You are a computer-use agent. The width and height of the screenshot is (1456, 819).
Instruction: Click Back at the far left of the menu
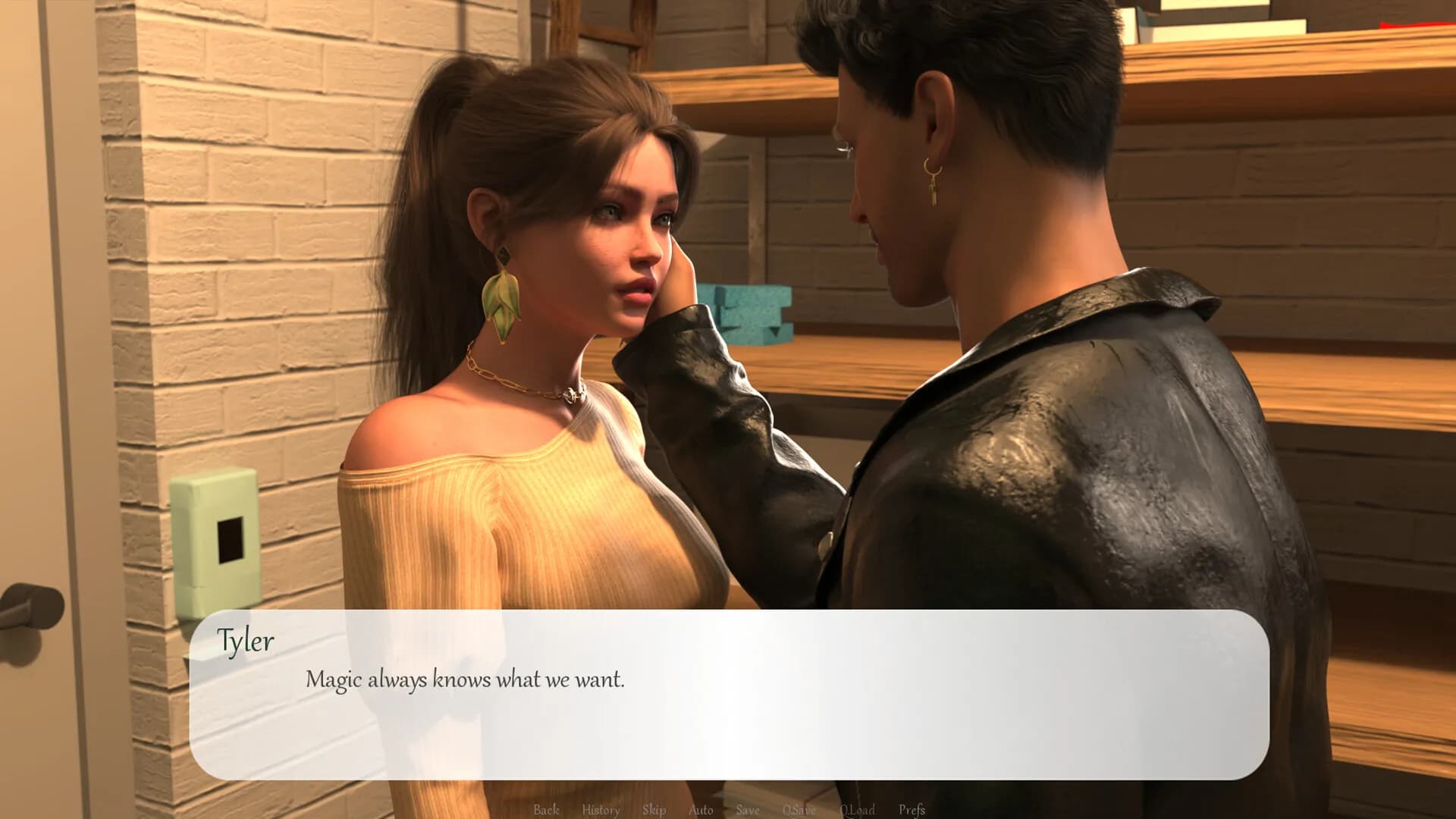click(548, 810)
